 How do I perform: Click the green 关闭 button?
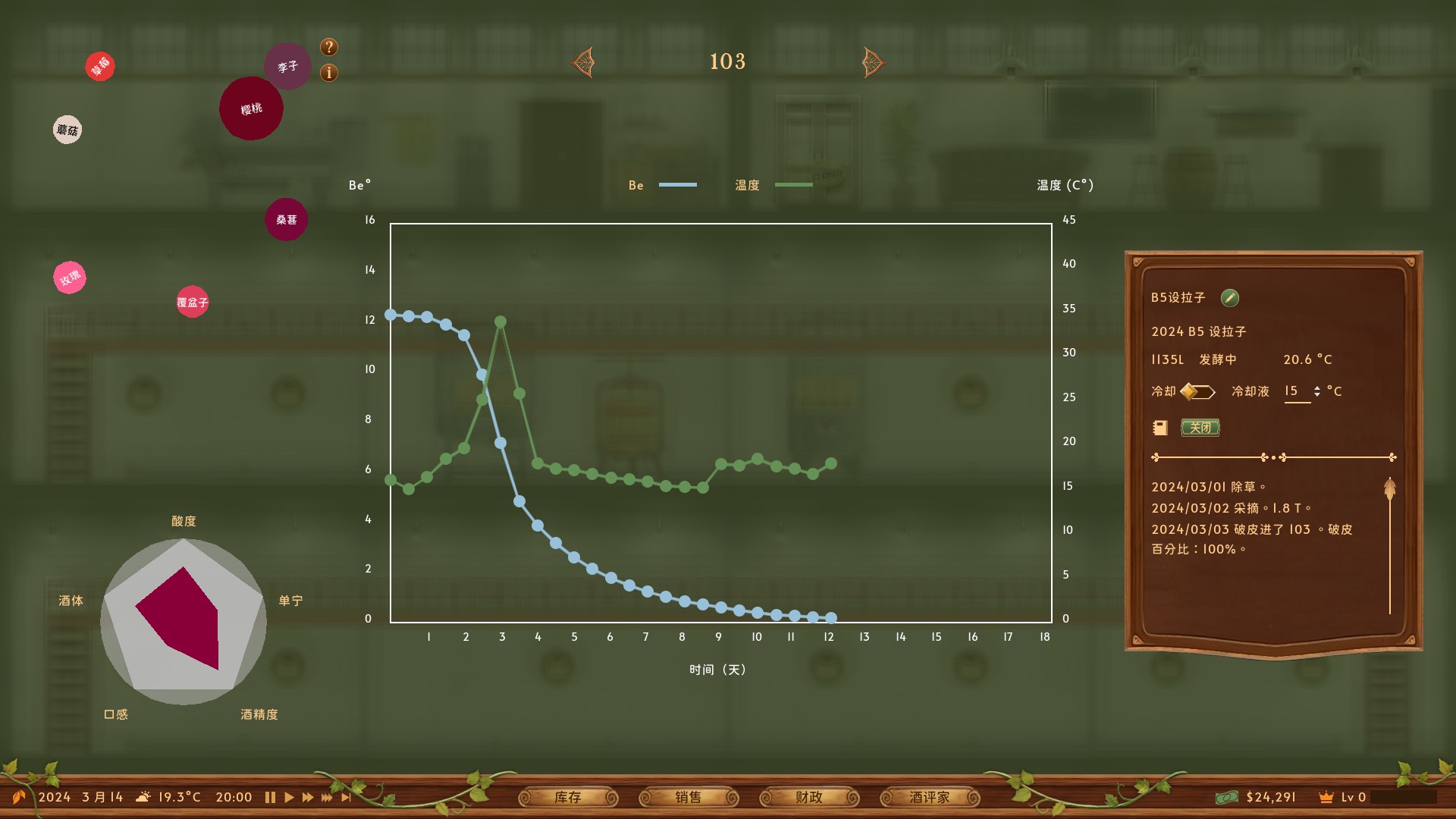pyautogui.click(x=1200, y=428)
